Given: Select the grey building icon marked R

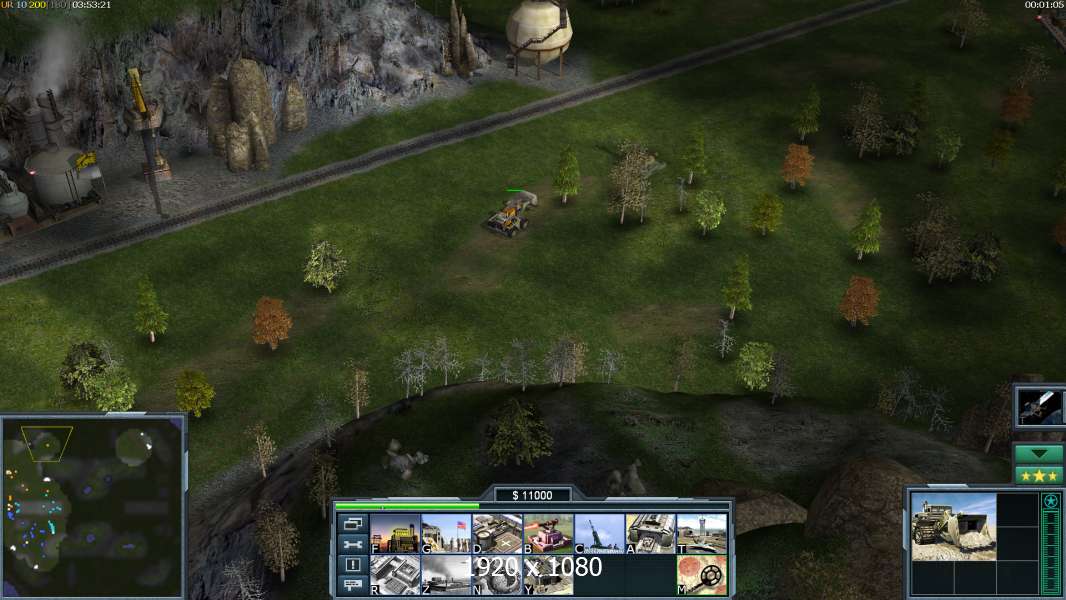Looking at the screenshot, I should 395,575.
